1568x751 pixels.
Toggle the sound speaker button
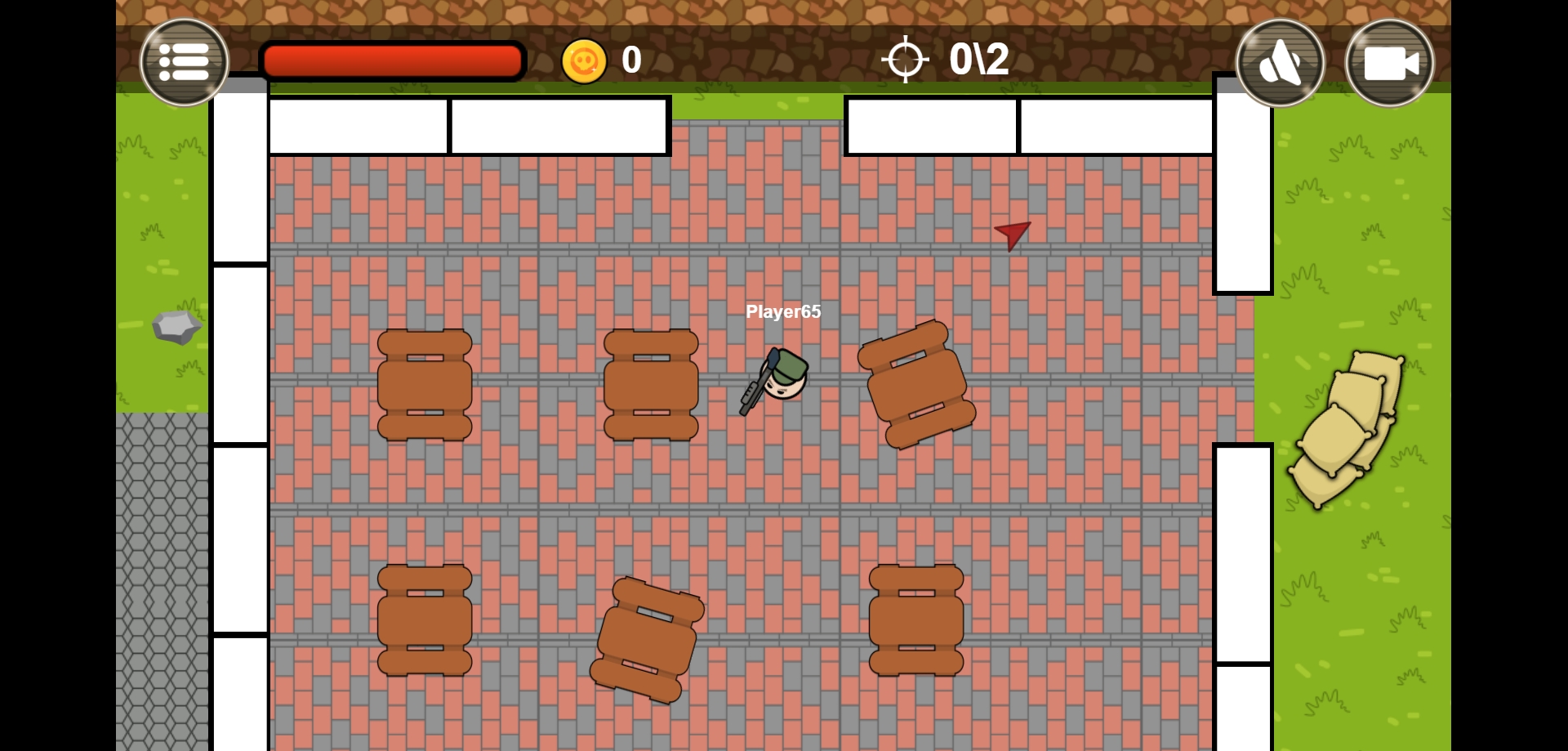pyautogui.click(x=1280, y=63)
